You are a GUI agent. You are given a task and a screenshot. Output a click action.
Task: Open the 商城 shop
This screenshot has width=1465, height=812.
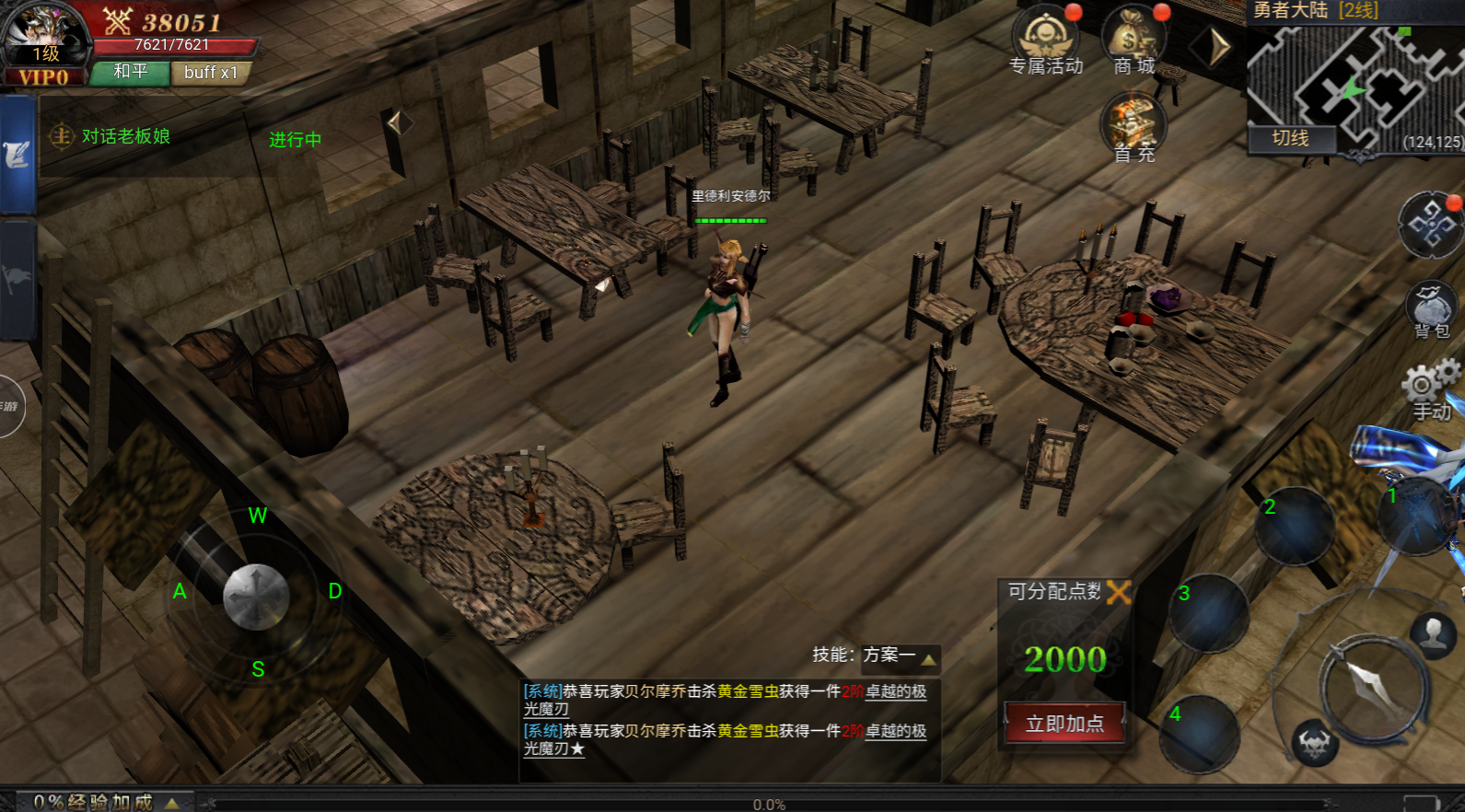[x=1134, y=37]
